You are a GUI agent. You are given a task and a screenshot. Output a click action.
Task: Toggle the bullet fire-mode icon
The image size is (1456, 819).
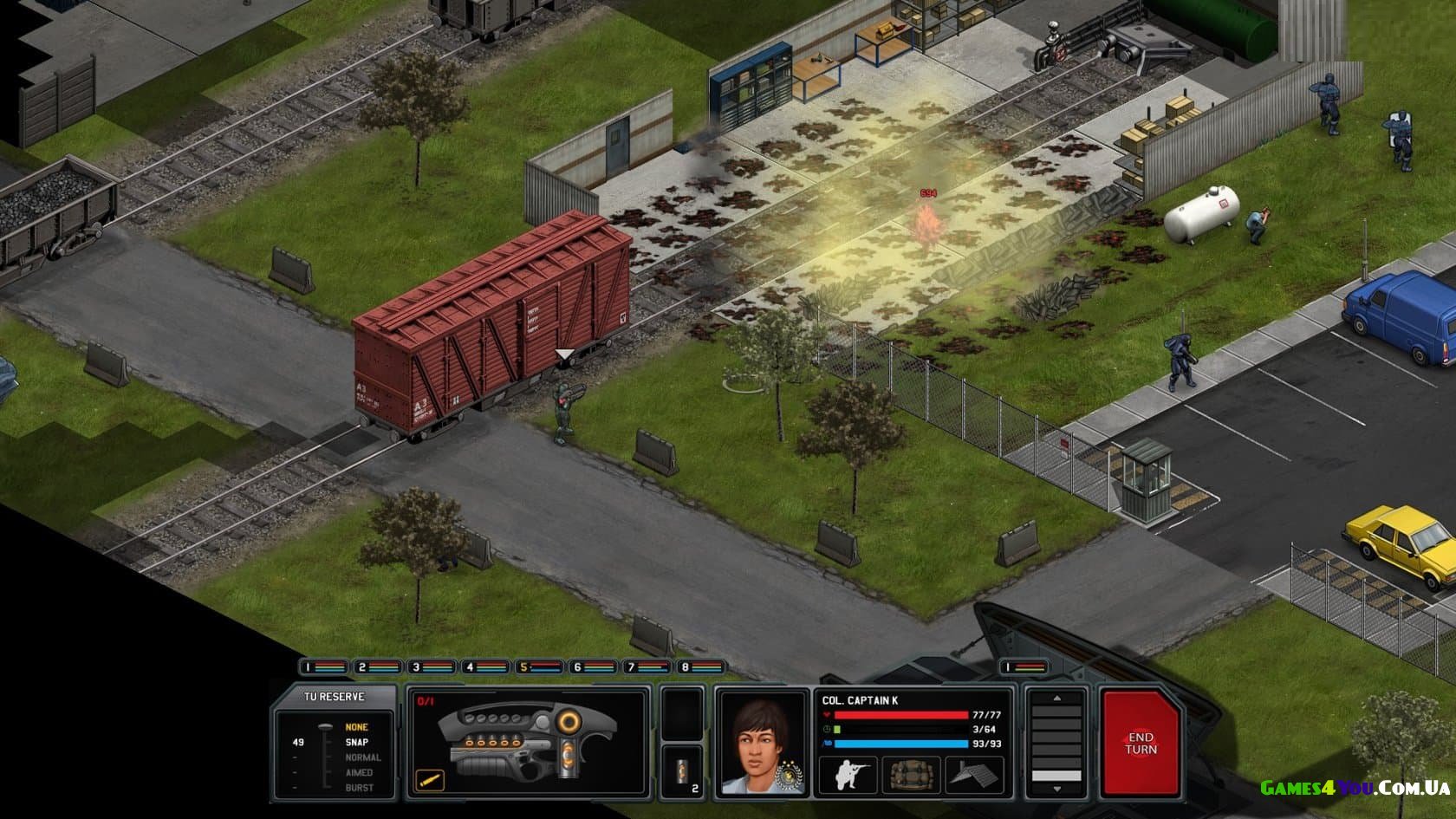pos(429,779)
